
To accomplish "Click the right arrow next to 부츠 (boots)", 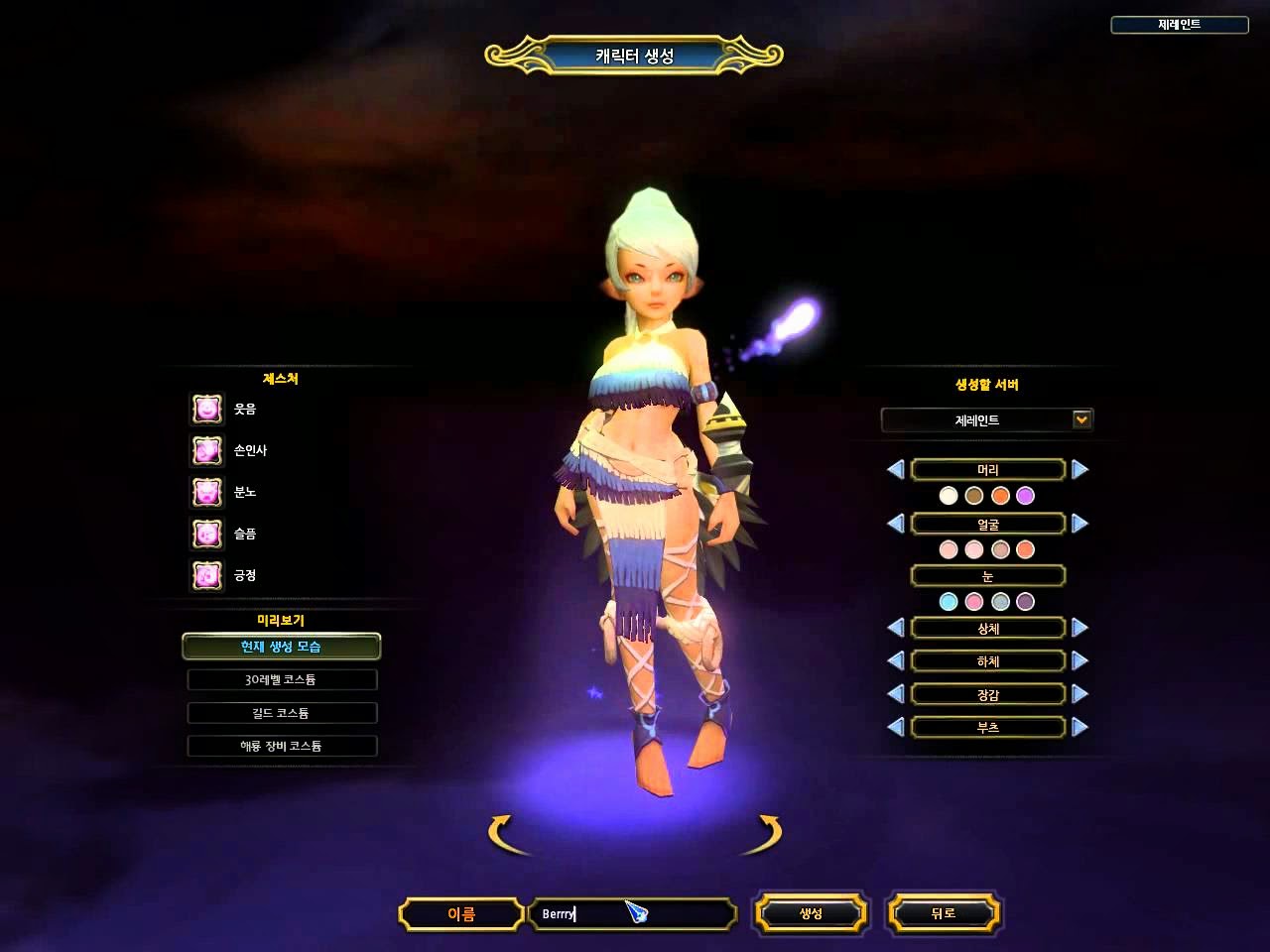I will [1078, 727].
